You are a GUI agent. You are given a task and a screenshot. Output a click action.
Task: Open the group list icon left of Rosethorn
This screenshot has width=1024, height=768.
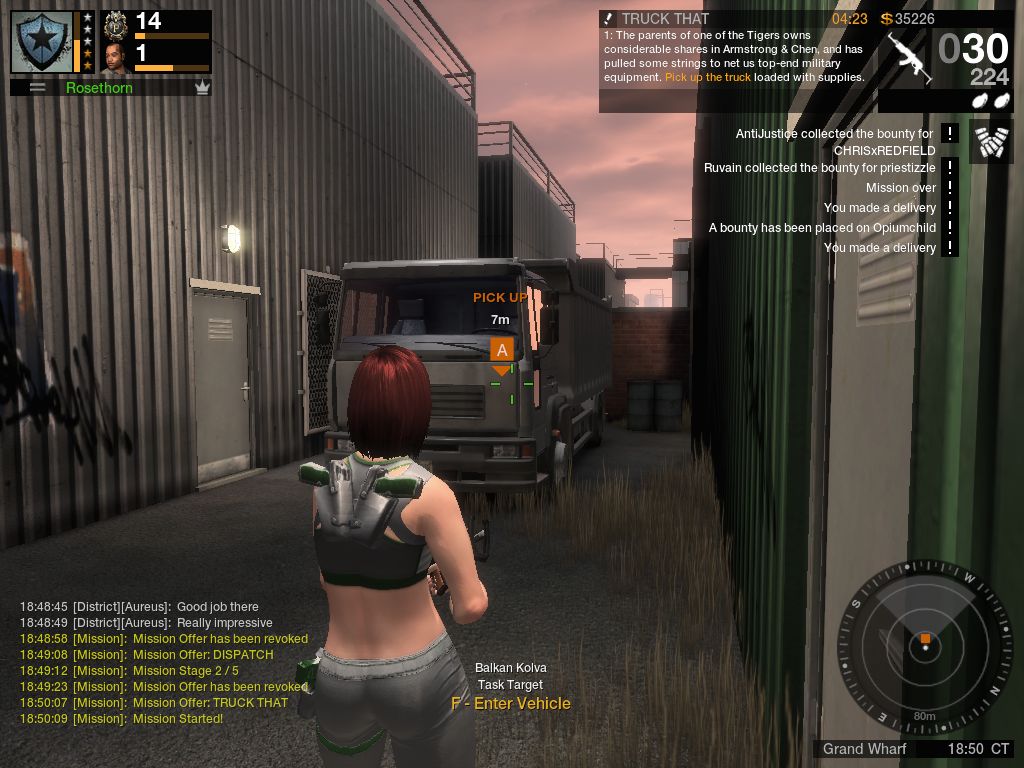point(38,88)
